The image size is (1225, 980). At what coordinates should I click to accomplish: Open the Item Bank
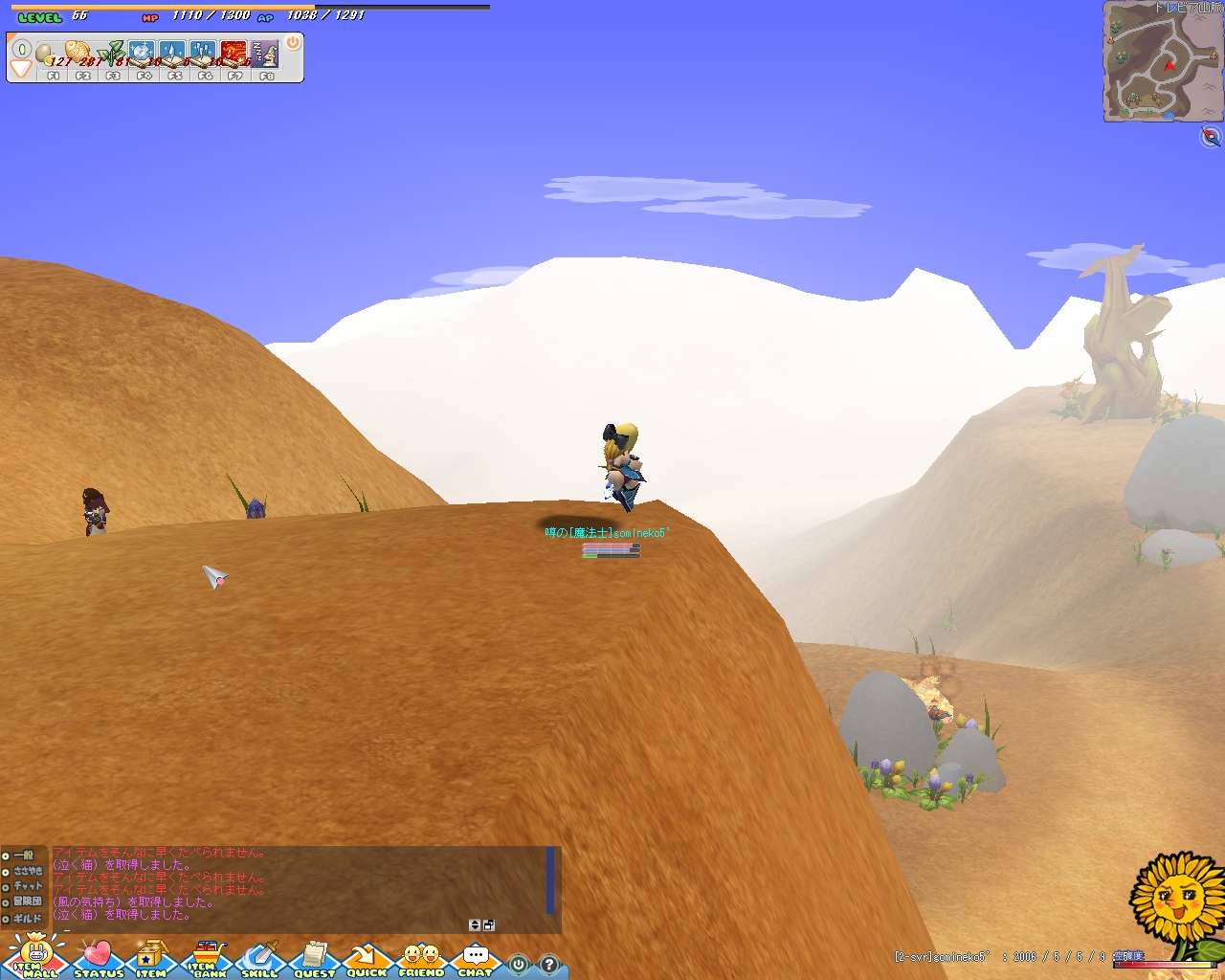(x=208, y=959)
